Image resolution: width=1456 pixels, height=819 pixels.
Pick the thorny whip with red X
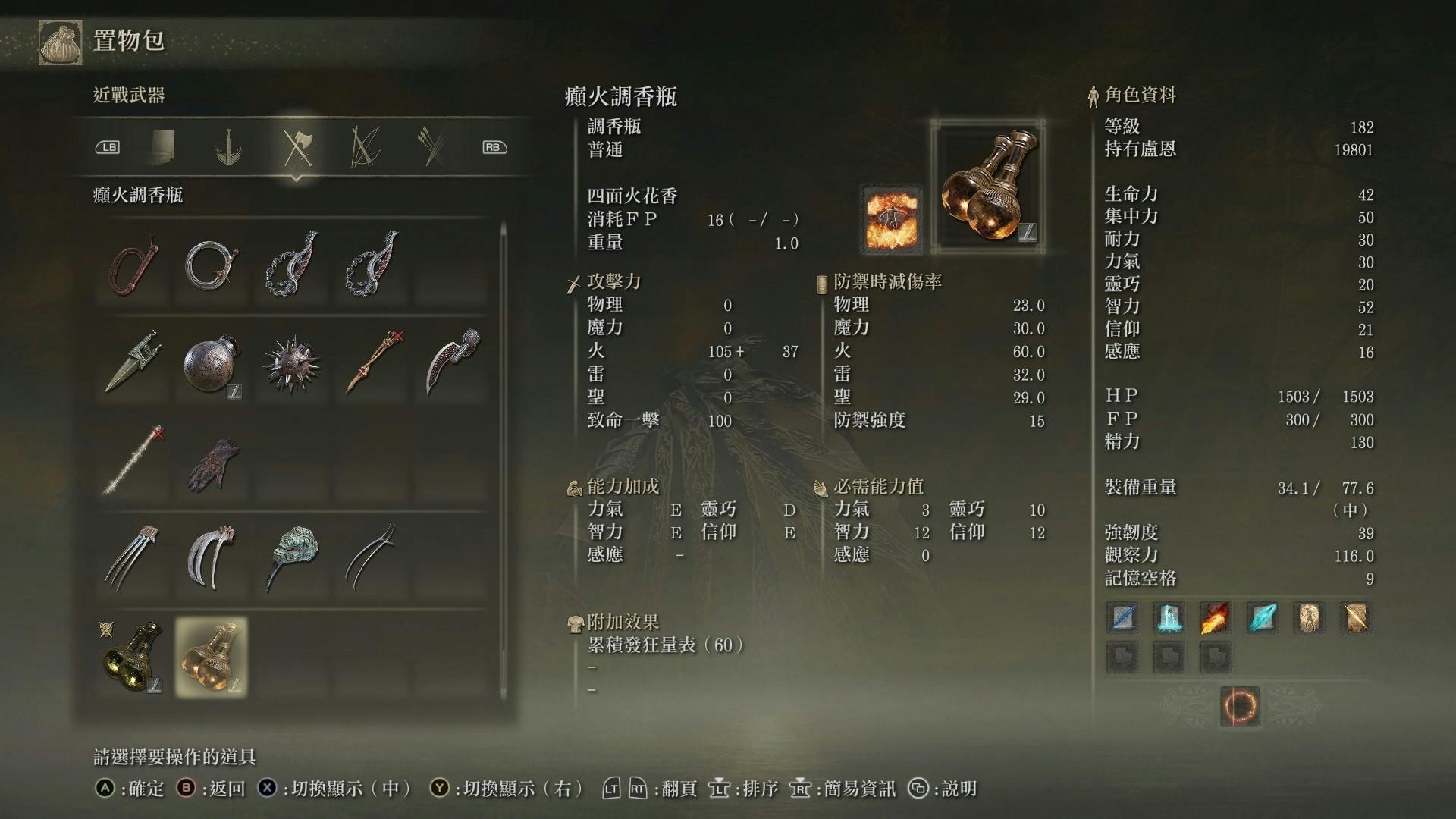(134, 460)
